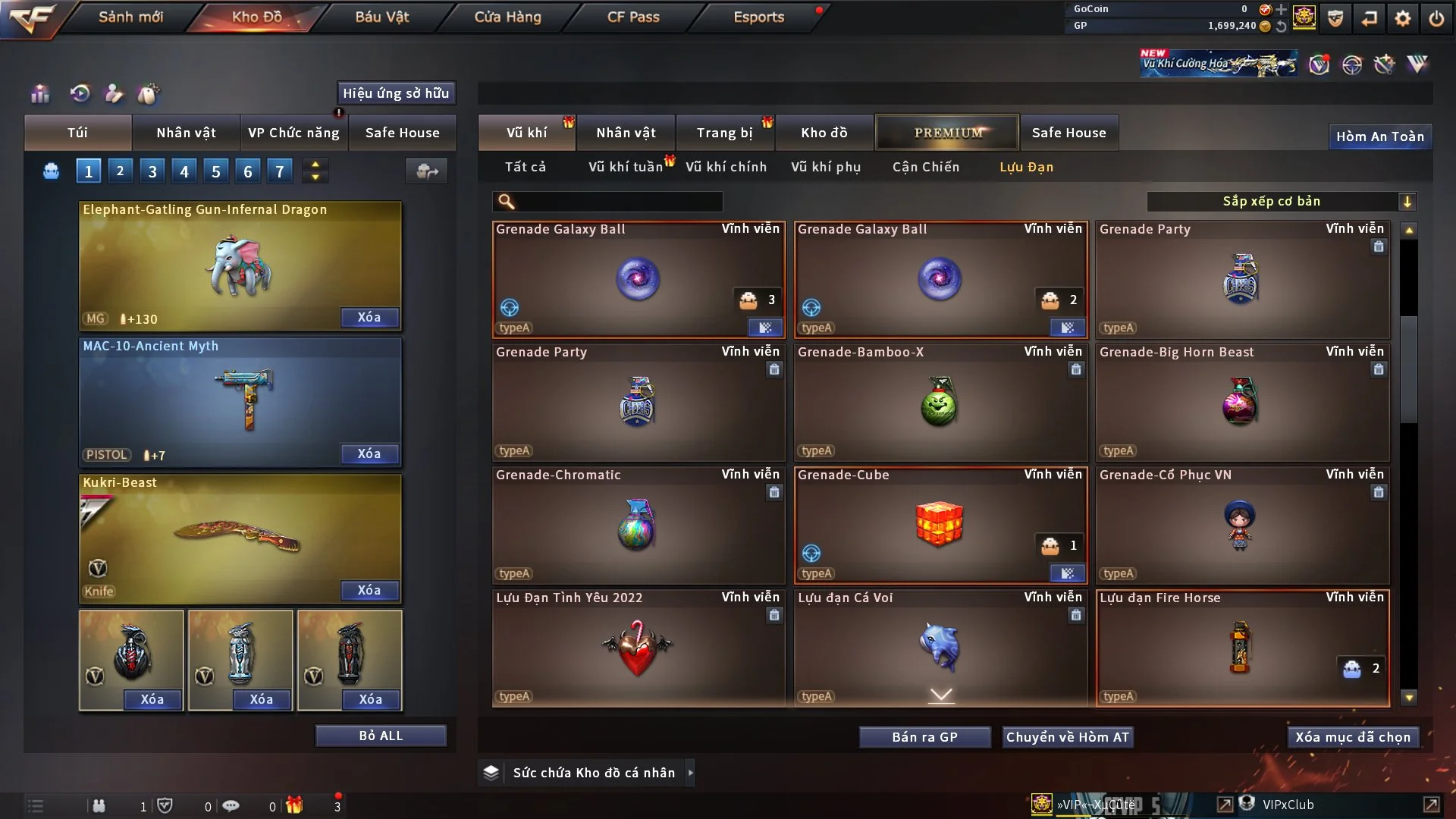Viewport: 1456px width, 819px height.
Task: Select the Cận Chiến weapon filter
Action: tap(926, 167)
